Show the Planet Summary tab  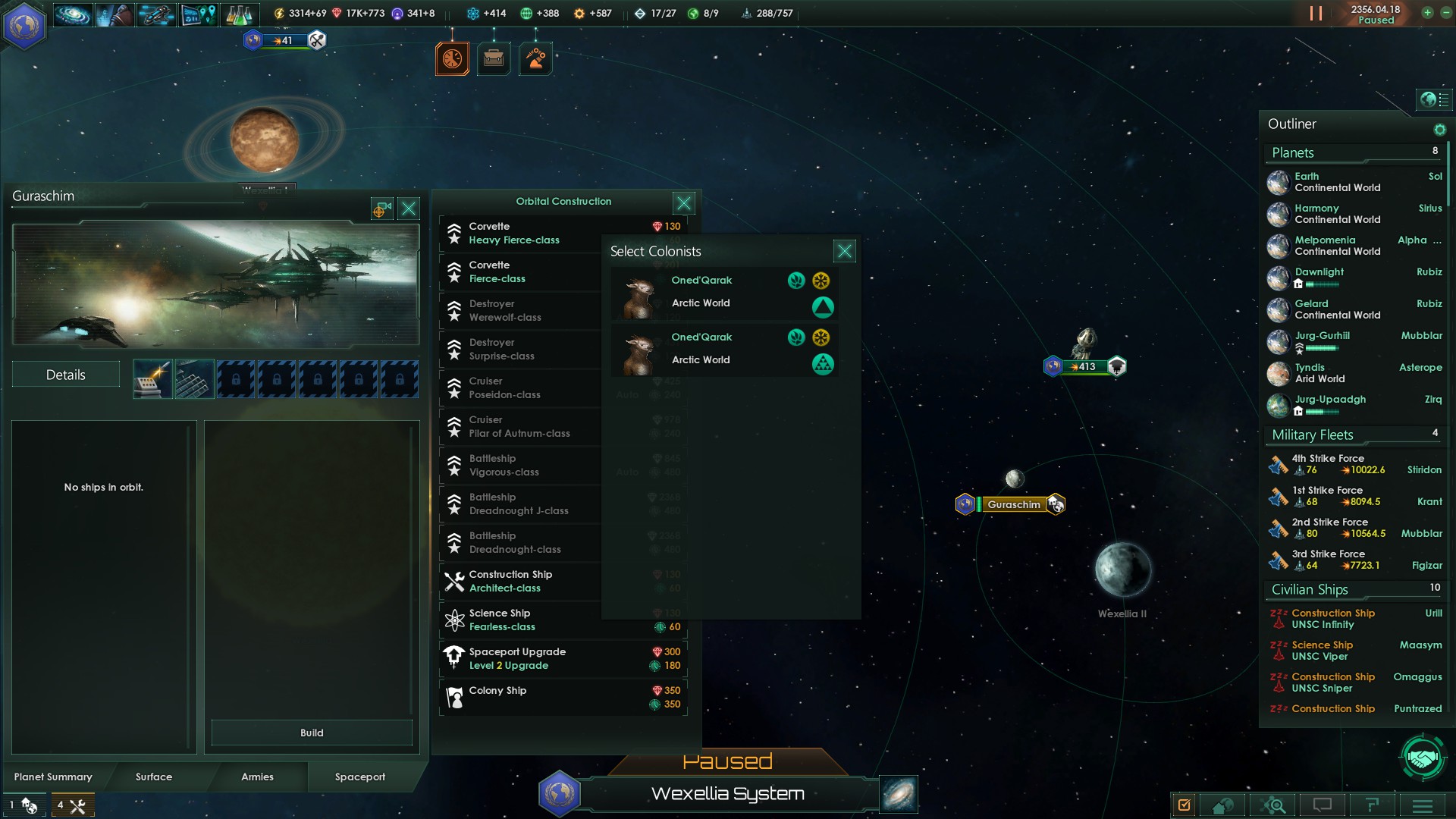point(53,777)
